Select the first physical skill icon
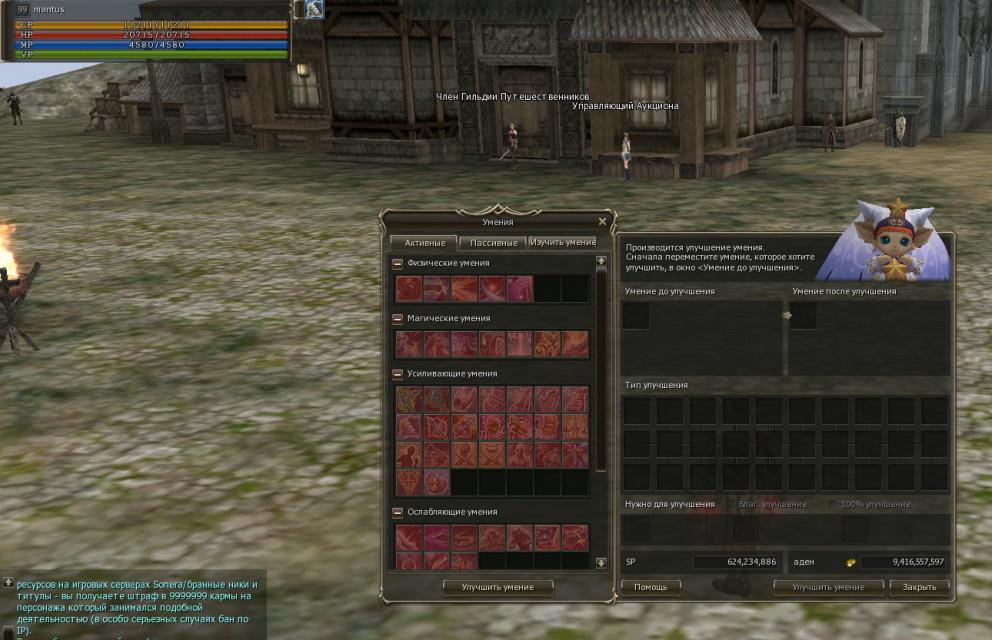 pyautogui.click(x=409, y=289)
